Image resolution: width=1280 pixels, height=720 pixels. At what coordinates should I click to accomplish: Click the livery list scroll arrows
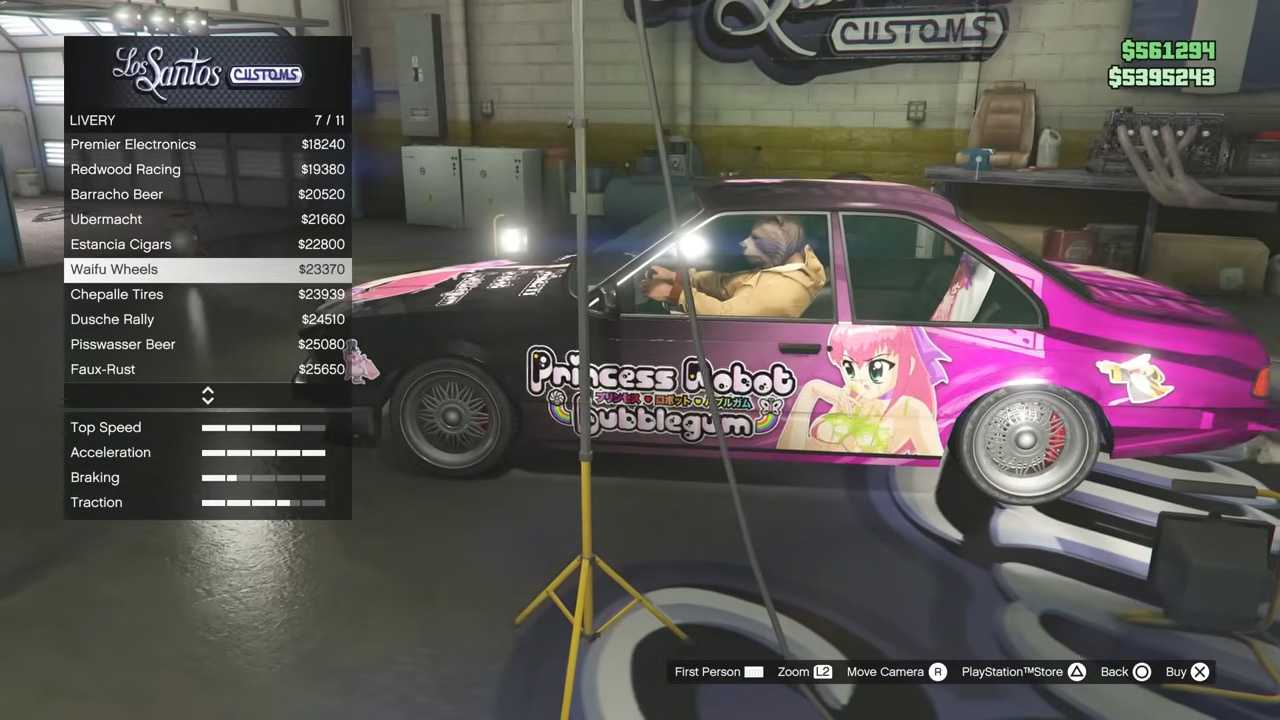(x=208, y=396)
